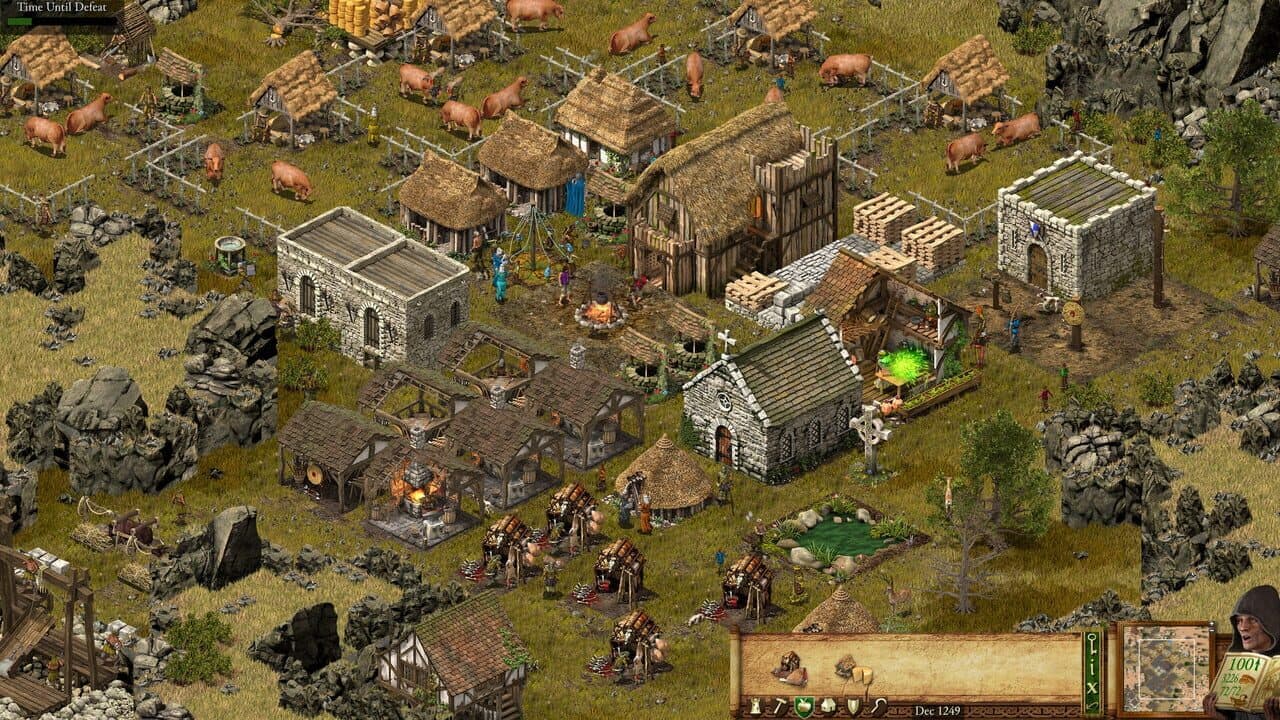Click the scythe icon below the X
The image size is (1280, 720).
1094,707
